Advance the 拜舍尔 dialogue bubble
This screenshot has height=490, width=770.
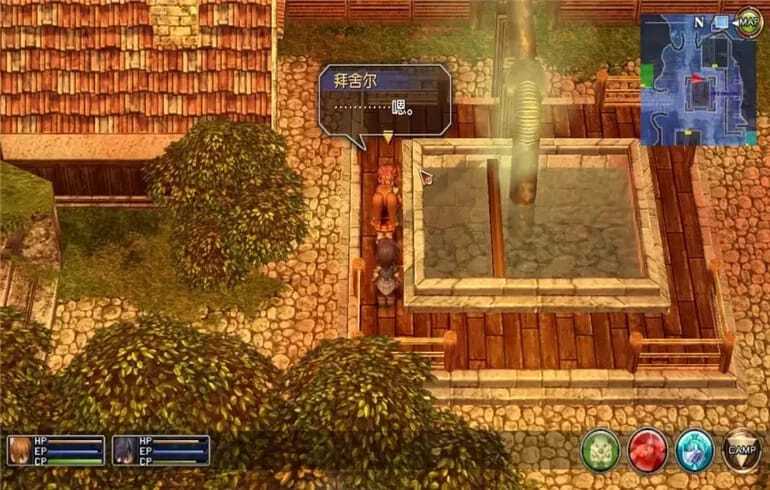tap(383, 101)
